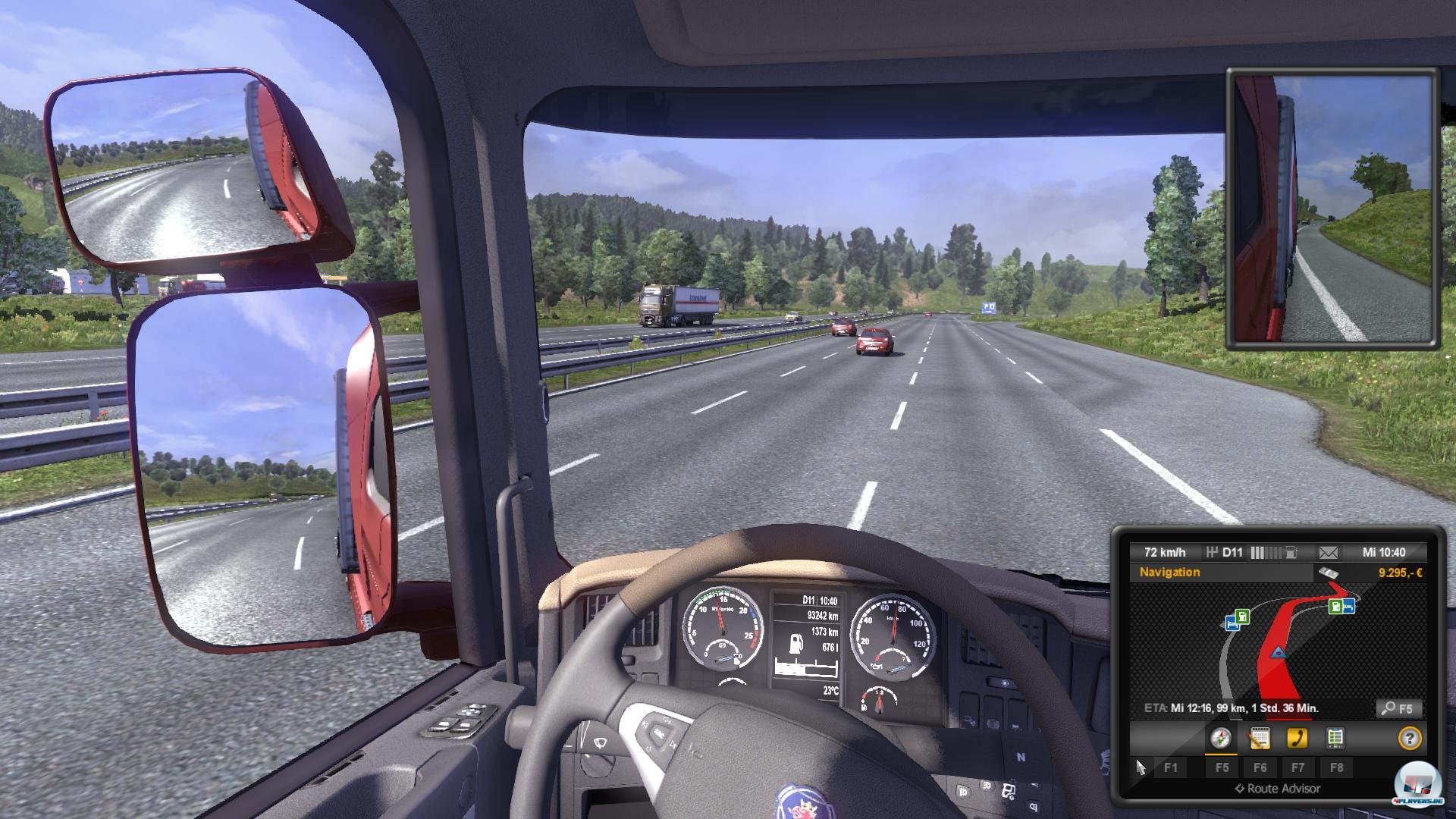The image size is (1456, 819).
Task: Open the question mark help button
Action: coord(1409,738)
